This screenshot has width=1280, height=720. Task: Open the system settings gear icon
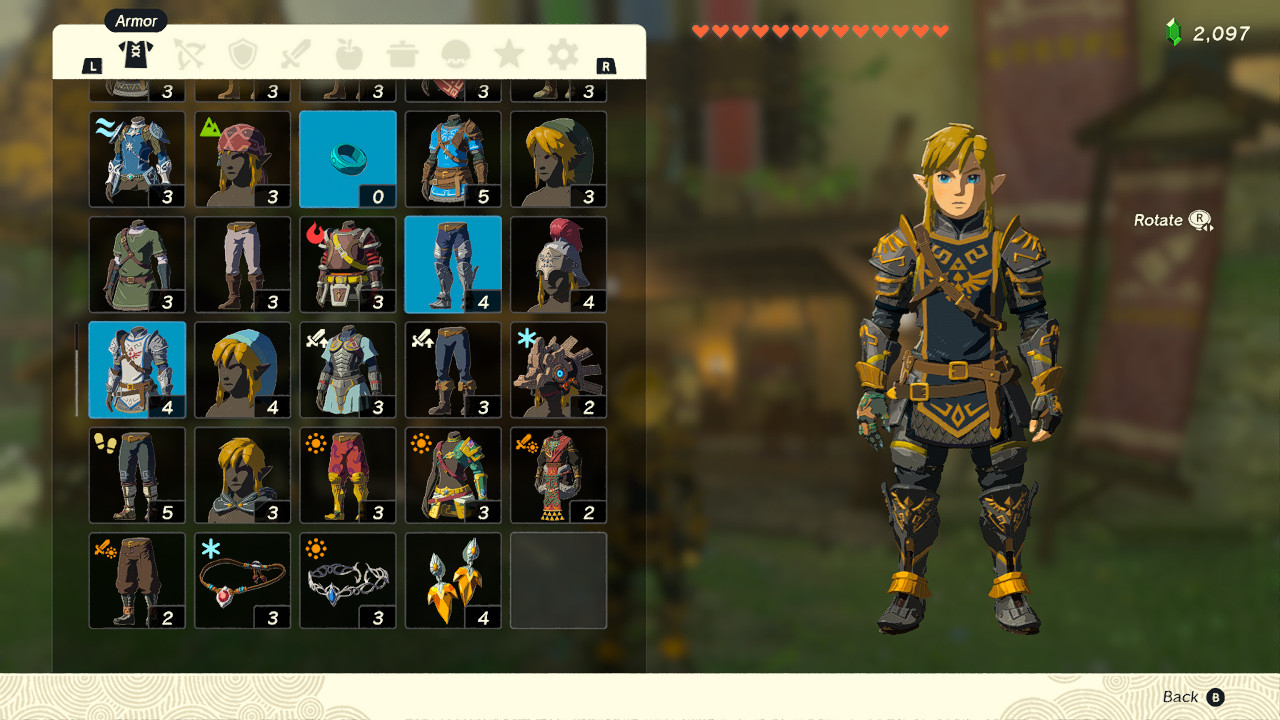click(561, 55)
